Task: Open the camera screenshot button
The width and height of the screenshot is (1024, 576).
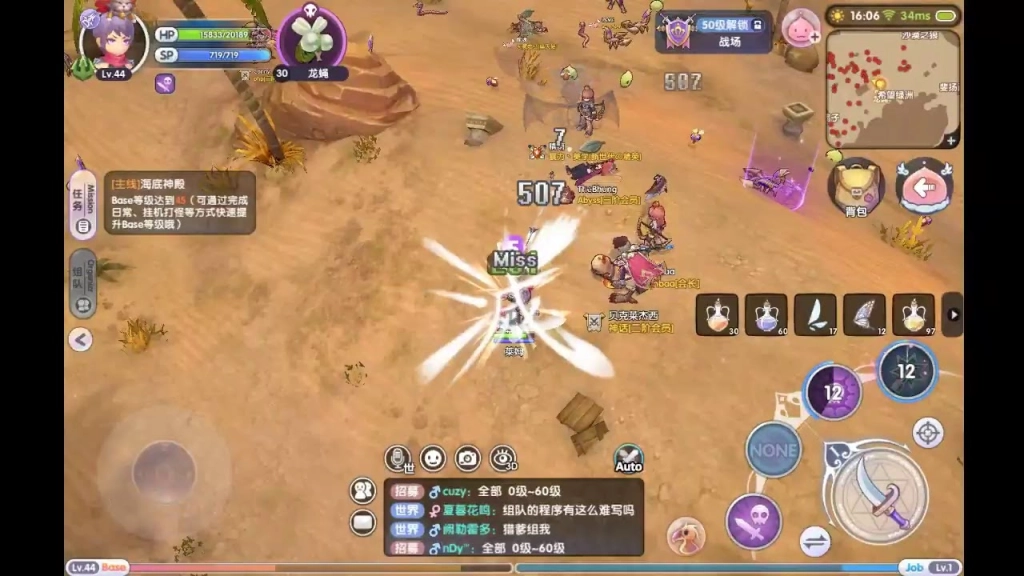Action: 467,458
